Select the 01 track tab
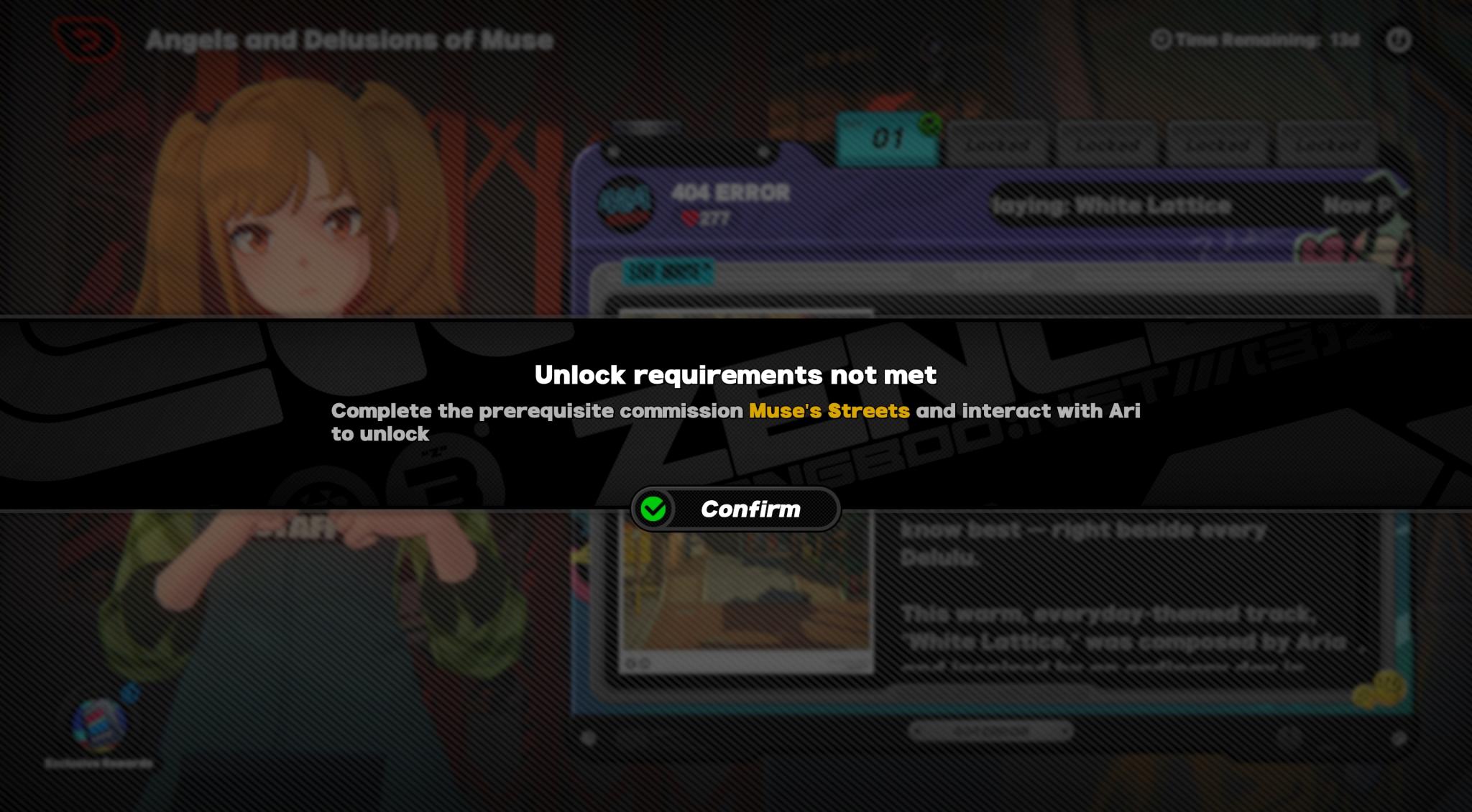The image size is (1472, 812). pos(888,138)
